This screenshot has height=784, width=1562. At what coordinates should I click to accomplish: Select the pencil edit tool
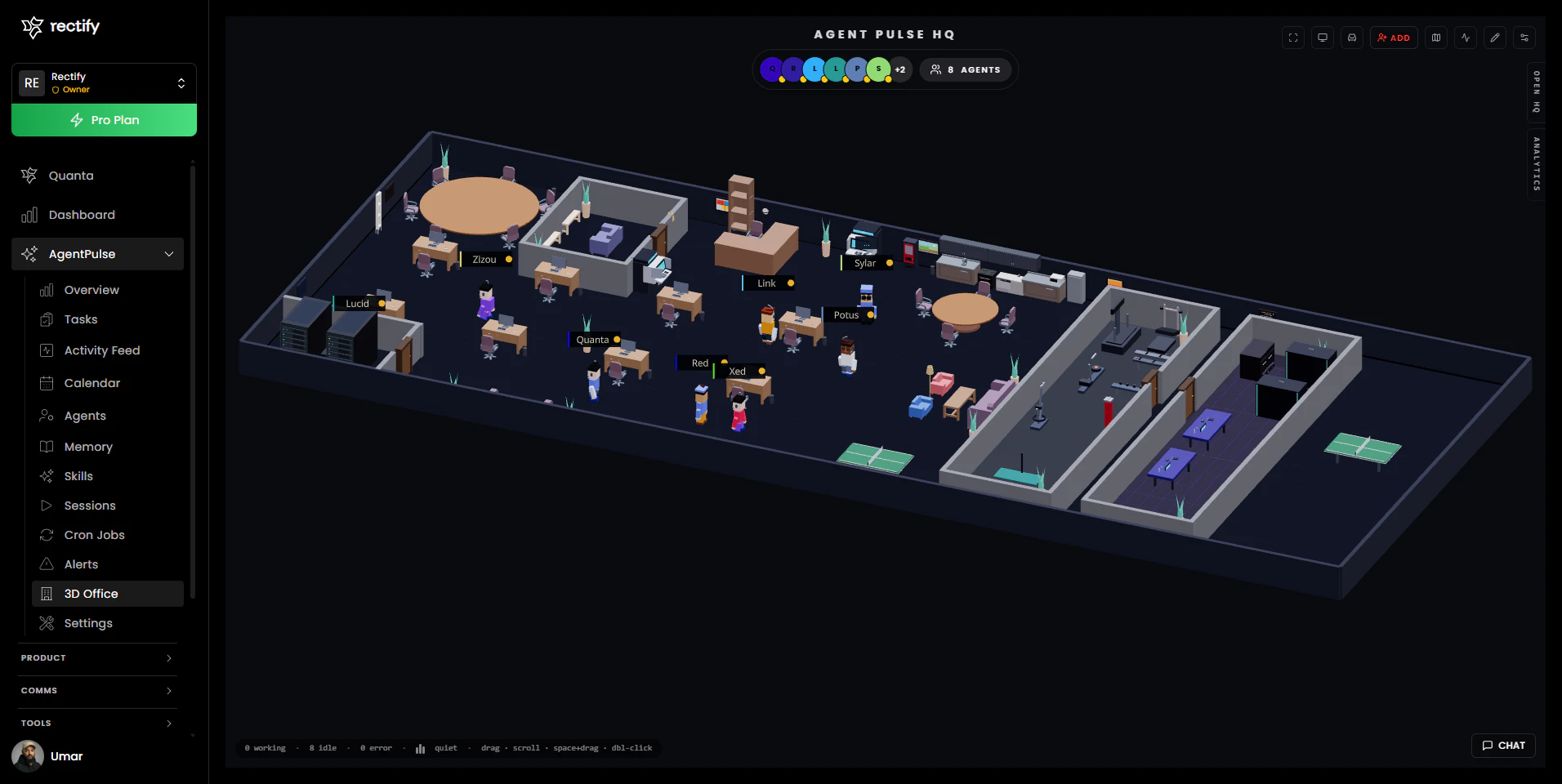click(1494, 38)
